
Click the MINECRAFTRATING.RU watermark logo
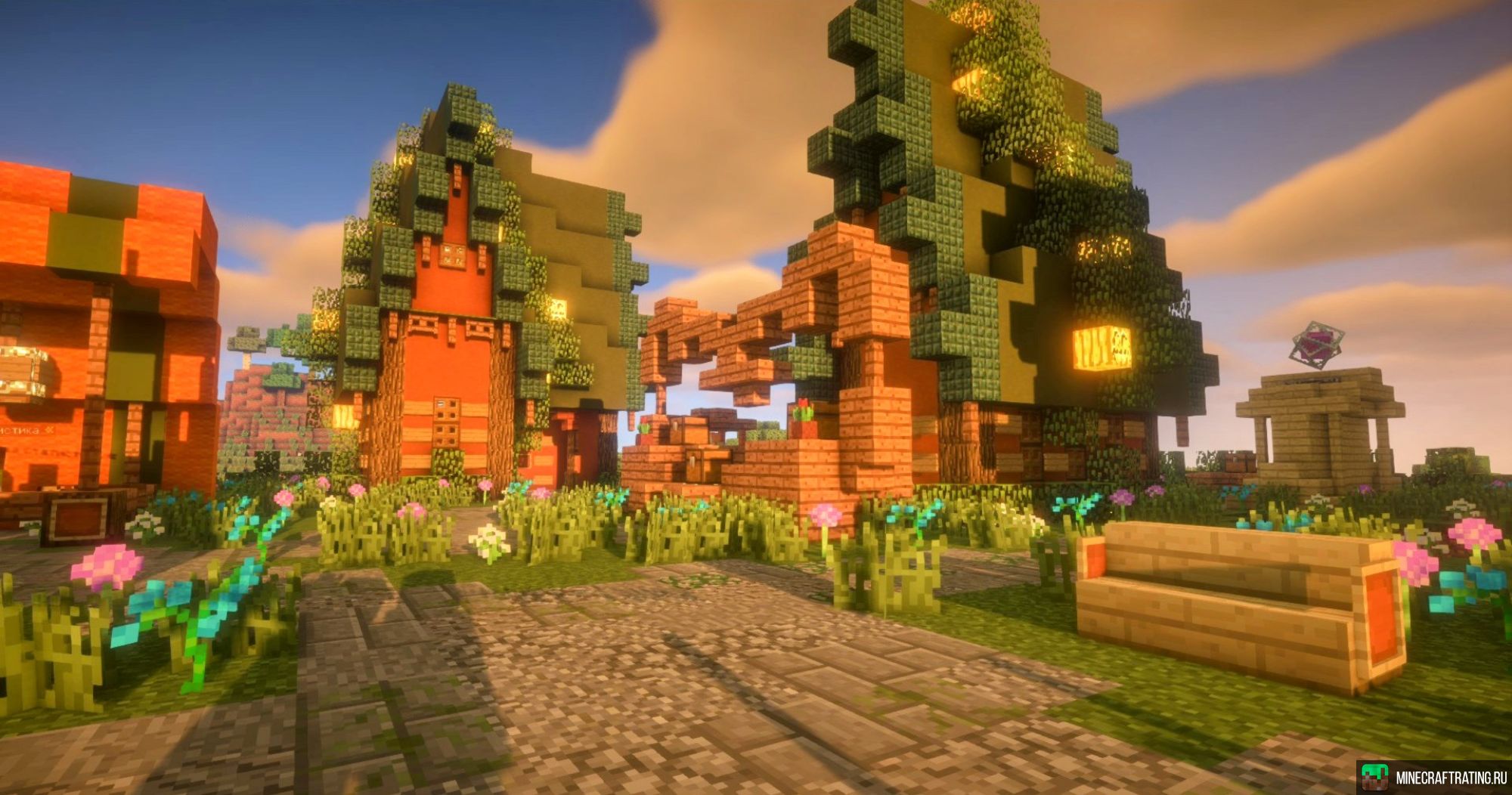coord(1433,777)
